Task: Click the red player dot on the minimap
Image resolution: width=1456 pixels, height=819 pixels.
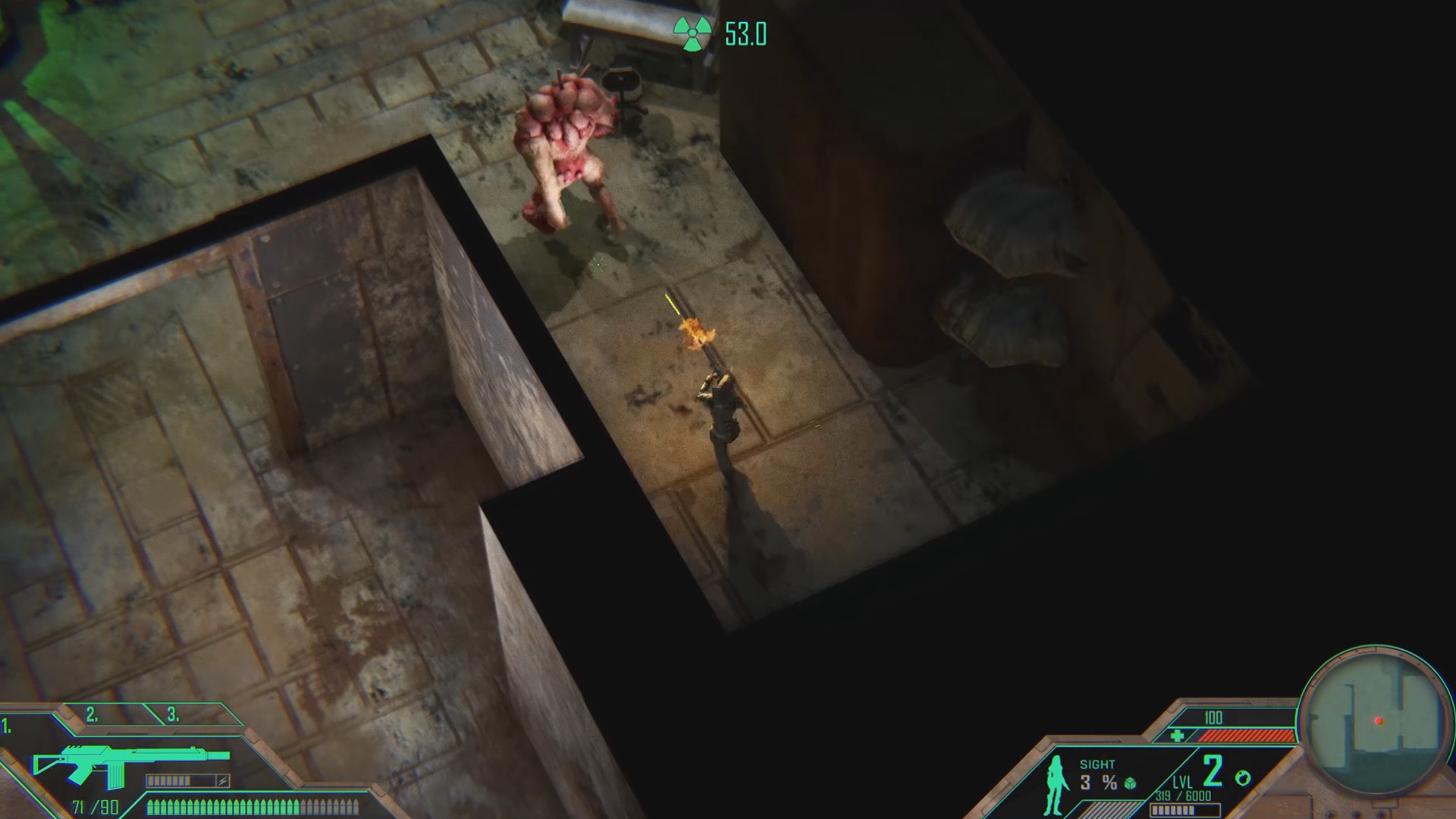Action: (x=1379, y=721)
